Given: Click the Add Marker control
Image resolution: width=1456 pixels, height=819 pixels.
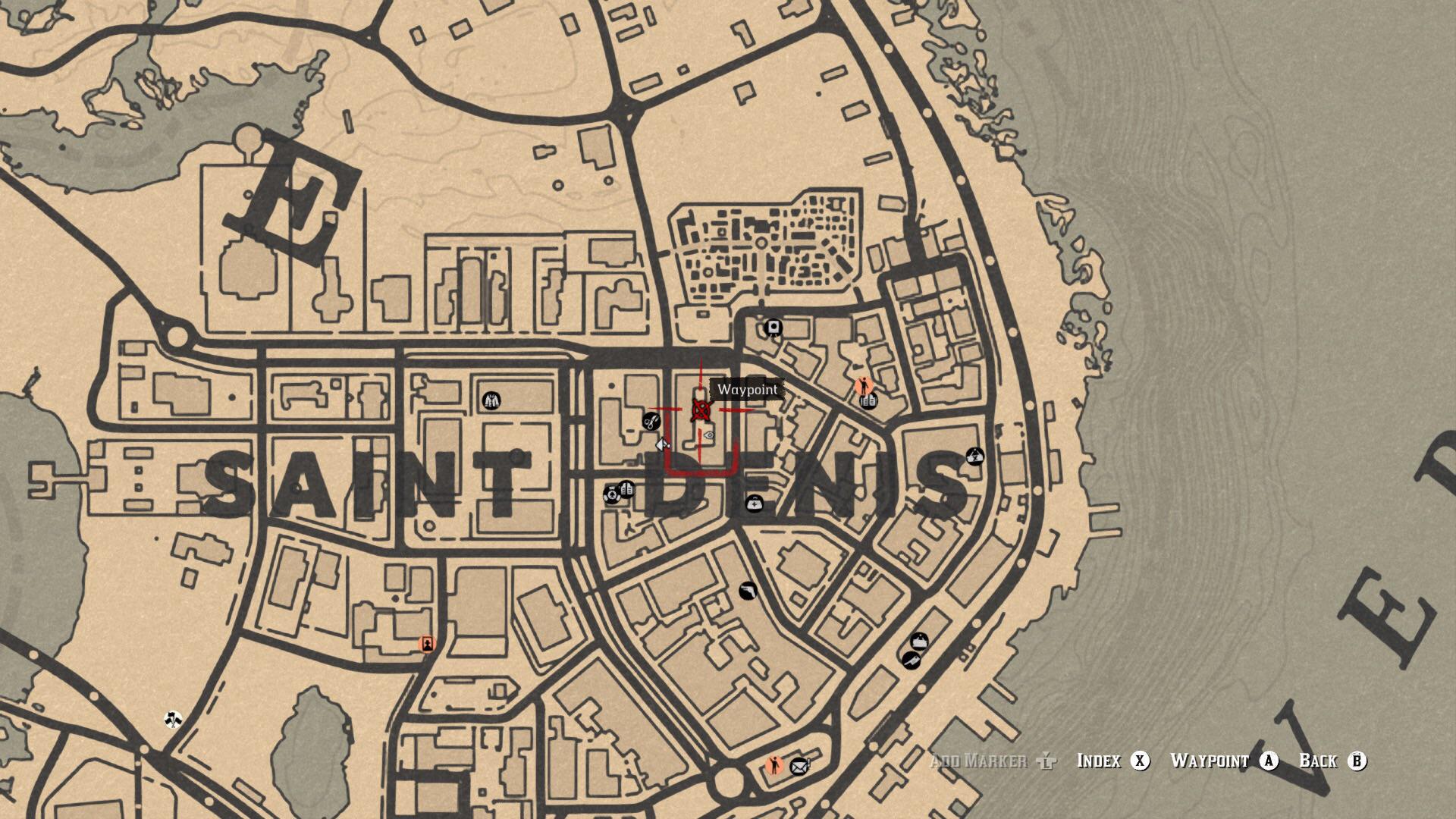Looking at the screenshot, I should [978, 761].
